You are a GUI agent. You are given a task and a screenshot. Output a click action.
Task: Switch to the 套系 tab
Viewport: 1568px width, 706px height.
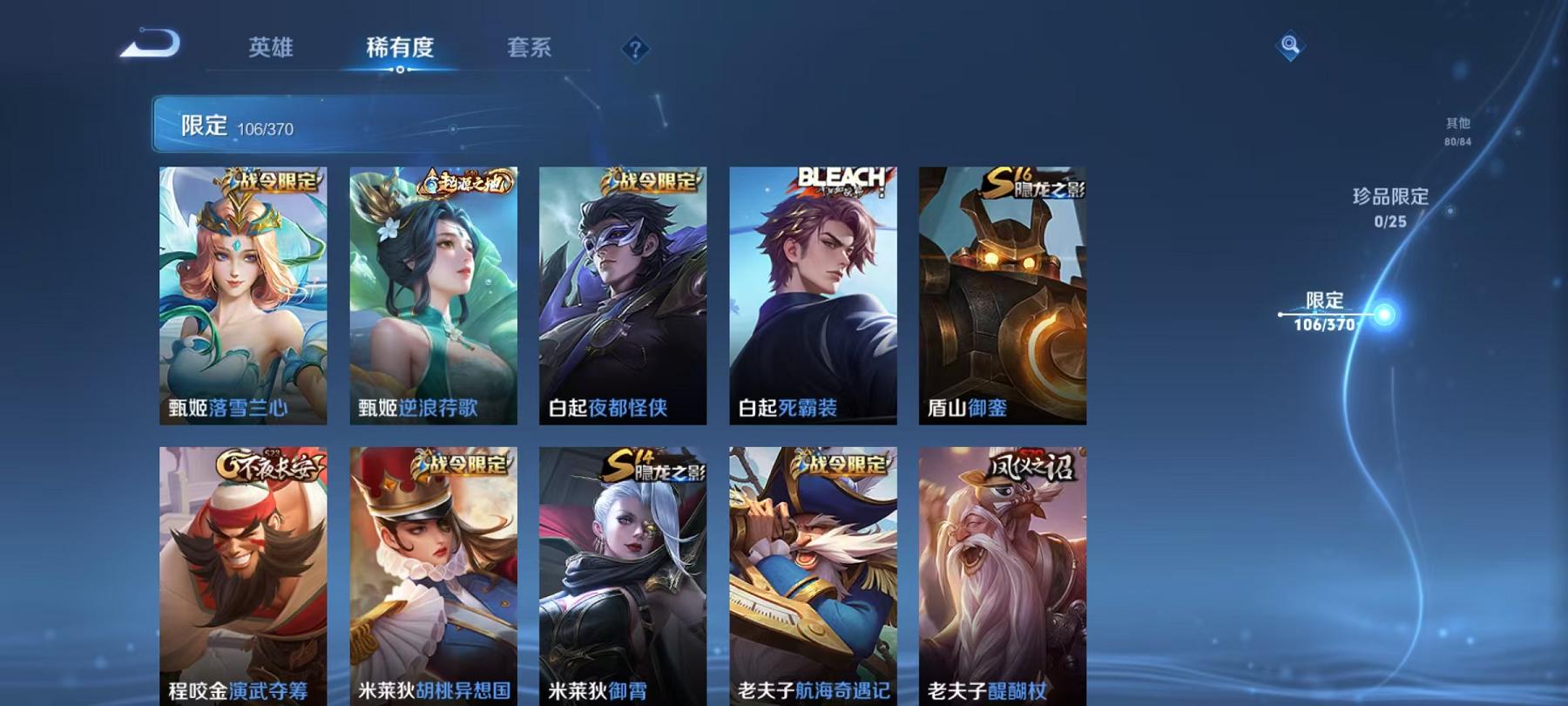(529, 48)
